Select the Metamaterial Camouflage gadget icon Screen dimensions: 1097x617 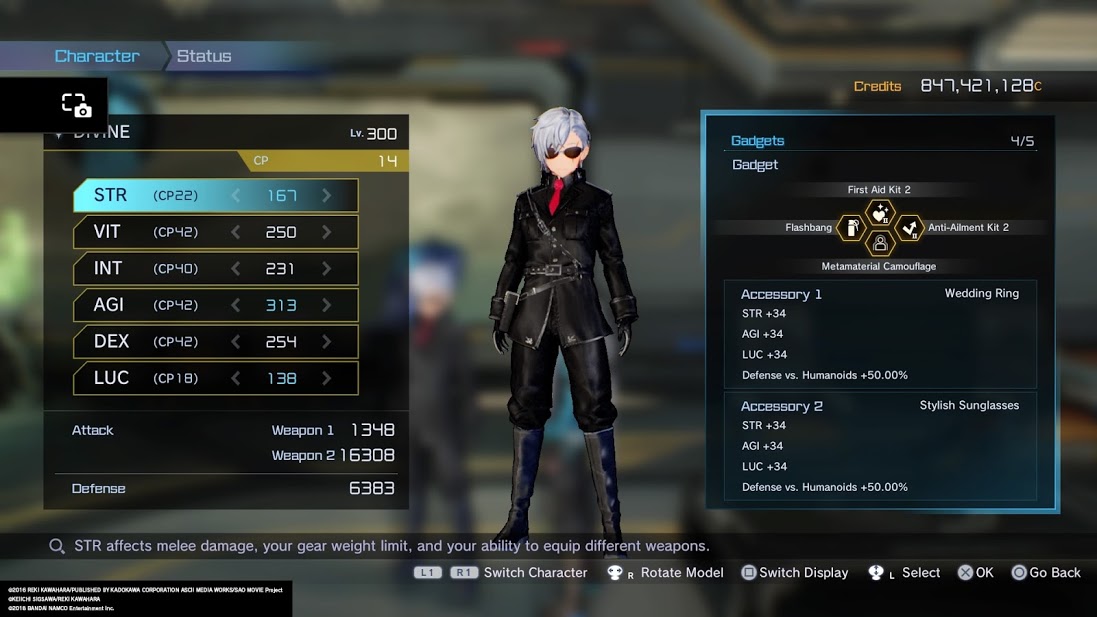point(880,243)
